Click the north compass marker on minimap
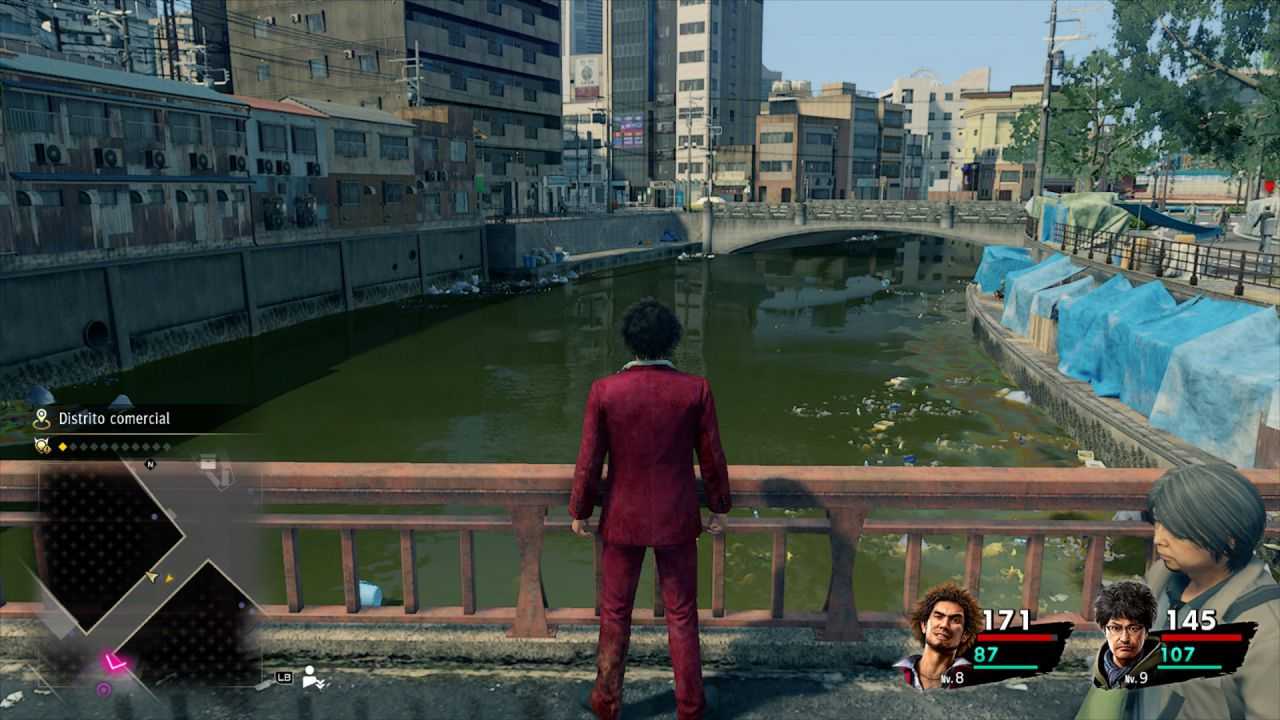Screen dimensions: 1280x720 (x=150, y=464)
